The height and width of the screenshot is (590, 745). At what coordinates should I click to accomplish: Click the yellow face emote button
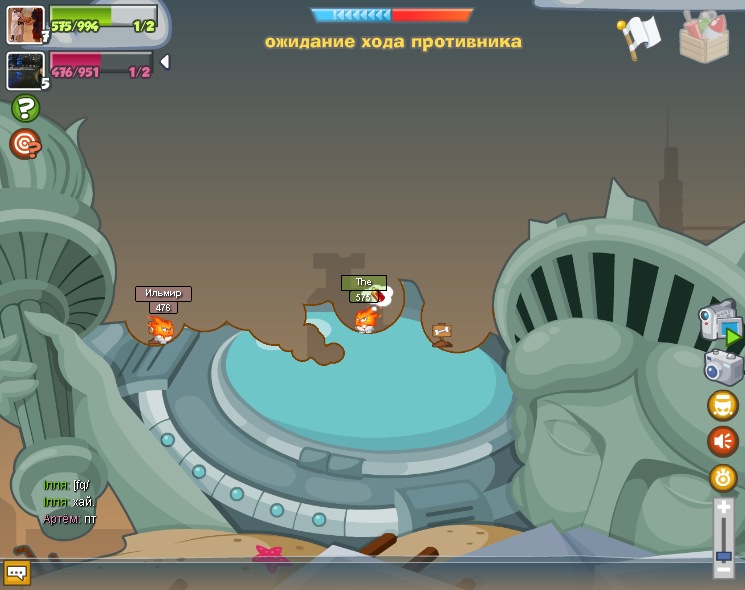[x=722, y=405]
